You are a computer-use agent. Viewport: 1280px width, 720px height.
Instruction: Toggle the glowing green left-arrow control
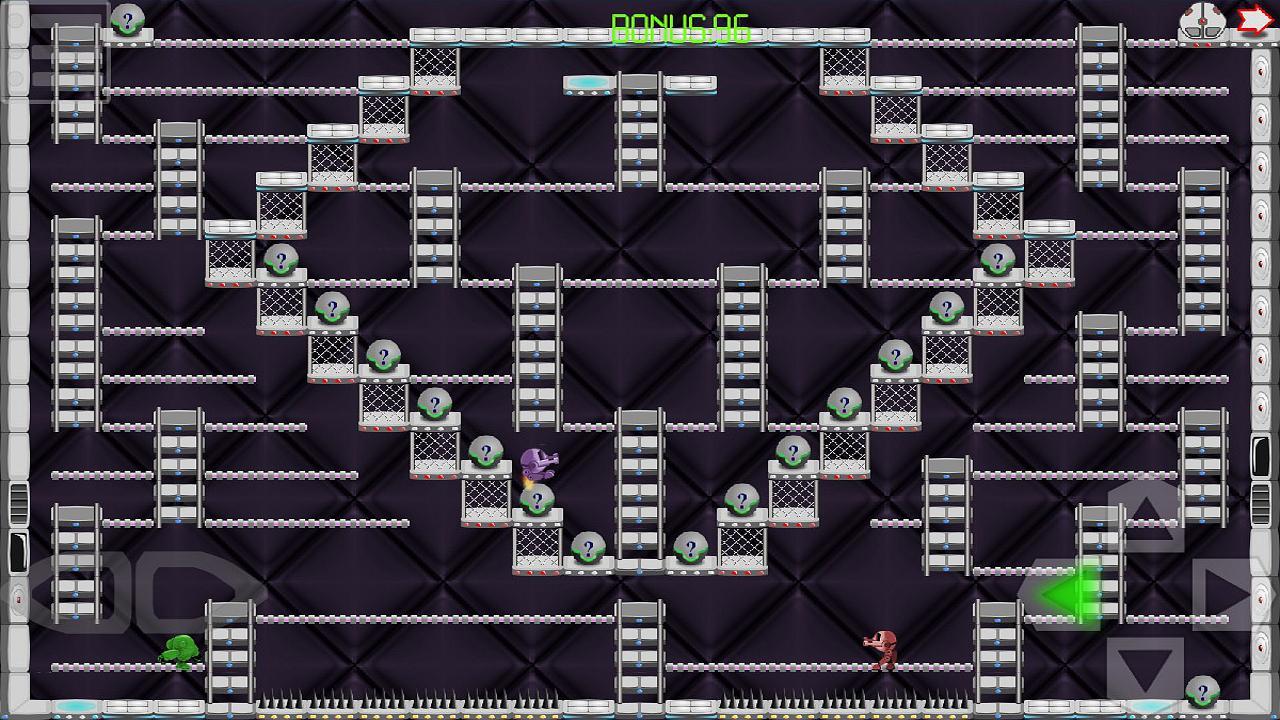pyautogui.click(x=1063, y=597)
